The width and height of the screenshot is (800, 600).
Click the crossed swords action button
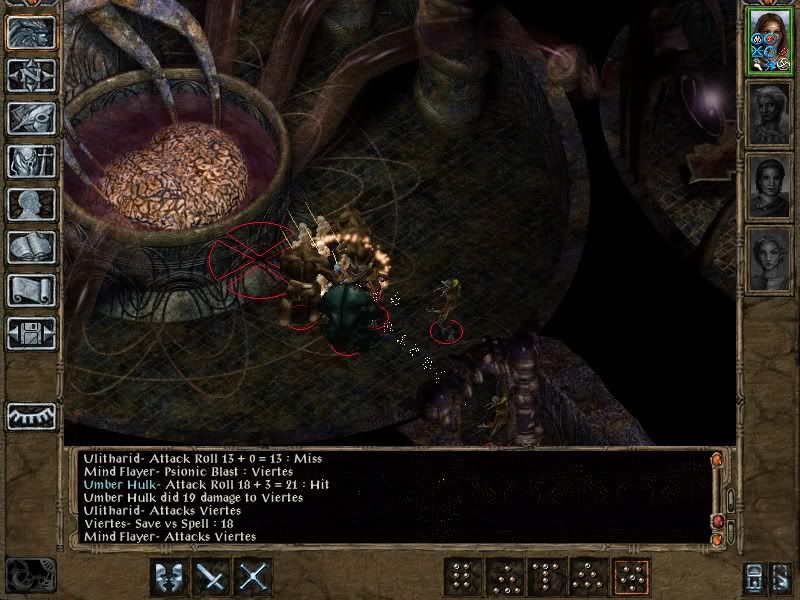tap(255, 577)
